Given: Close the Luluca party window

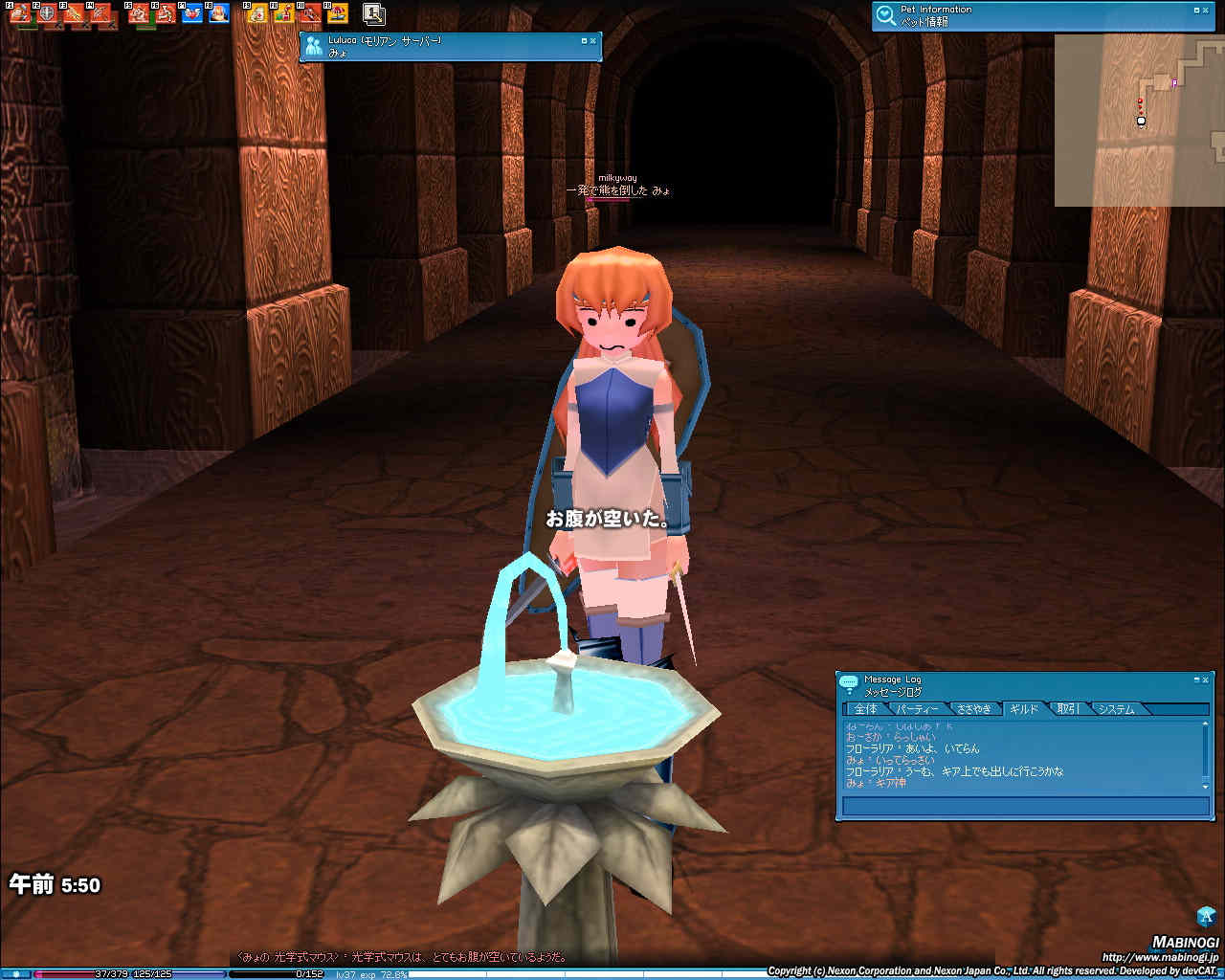Looking at the screenshot, I should pyautogui.click(x=592, y=41).
